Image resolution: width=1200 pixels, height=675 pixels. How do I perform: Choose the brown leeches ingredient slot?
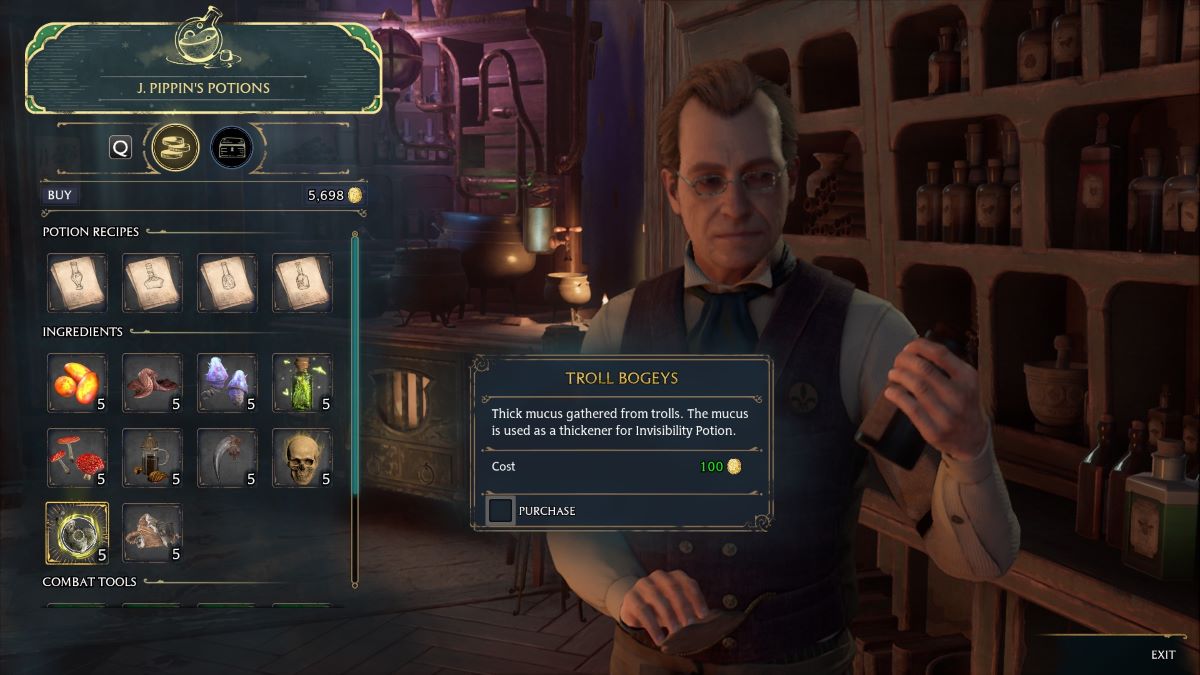152,383
